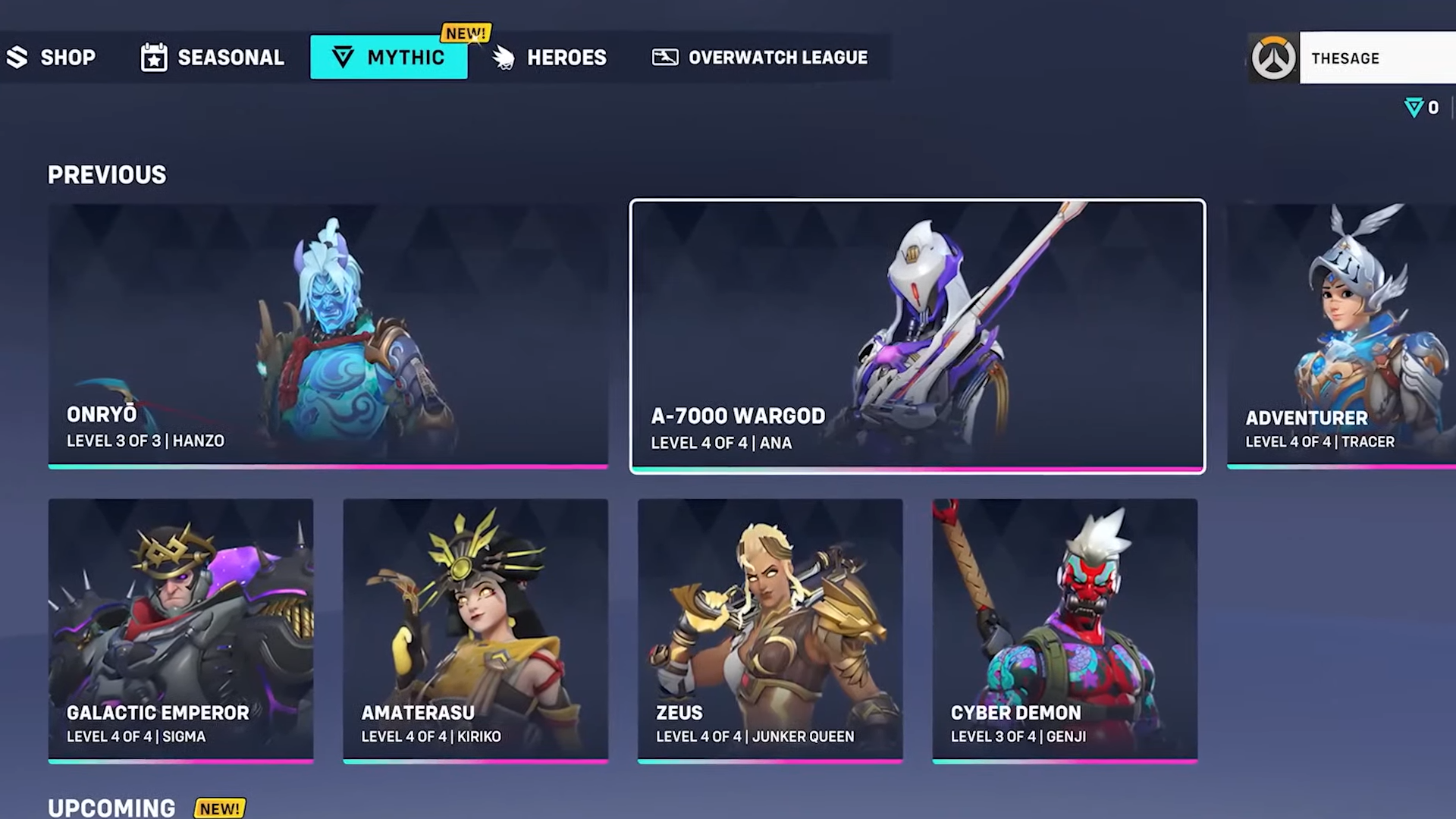The width and height of the screenshot is (1456, 819).
Task: Click the NEW! badge next to Upcoming
Action: coord(219,808)
